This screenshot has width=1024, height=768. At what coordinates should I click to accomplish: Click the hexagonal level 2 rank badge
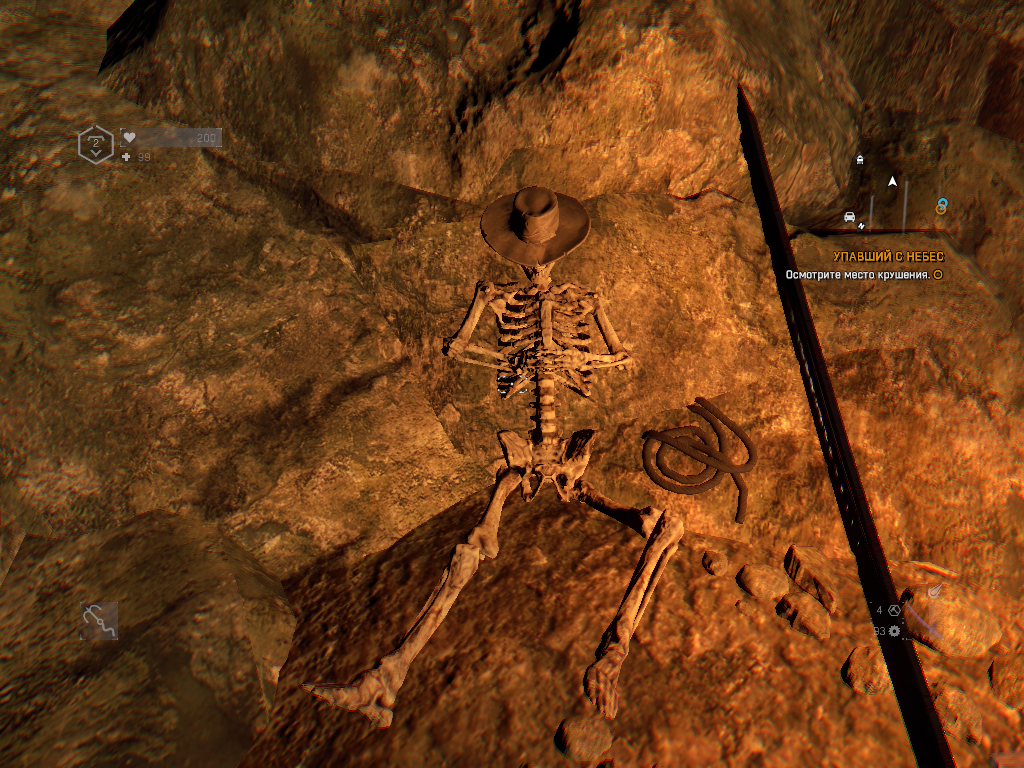(96, 145)
